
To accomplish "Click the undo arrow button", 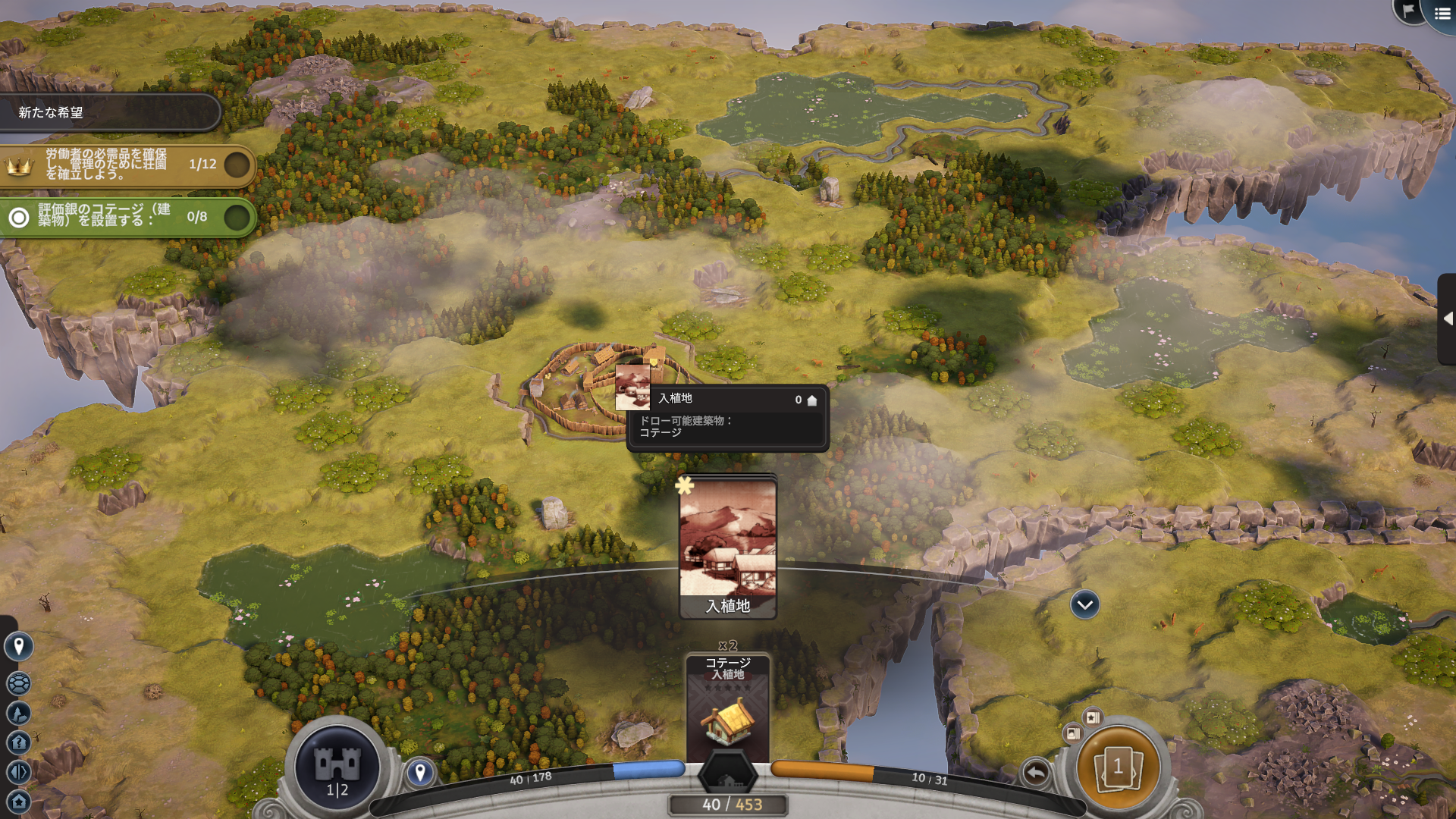I will tap(1036, 773).
